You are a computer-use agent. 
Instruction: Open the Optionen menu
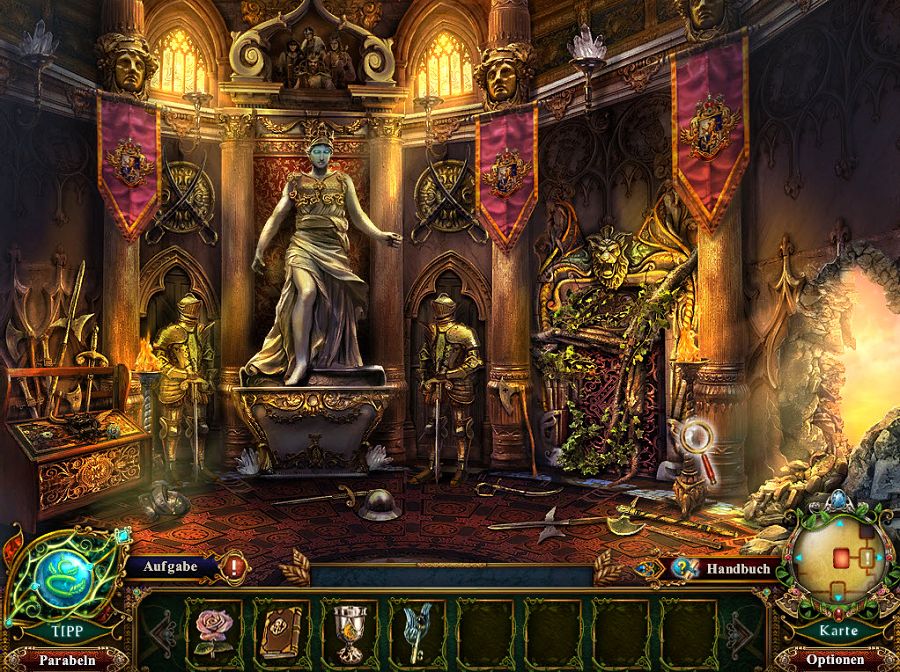(838, 661)
